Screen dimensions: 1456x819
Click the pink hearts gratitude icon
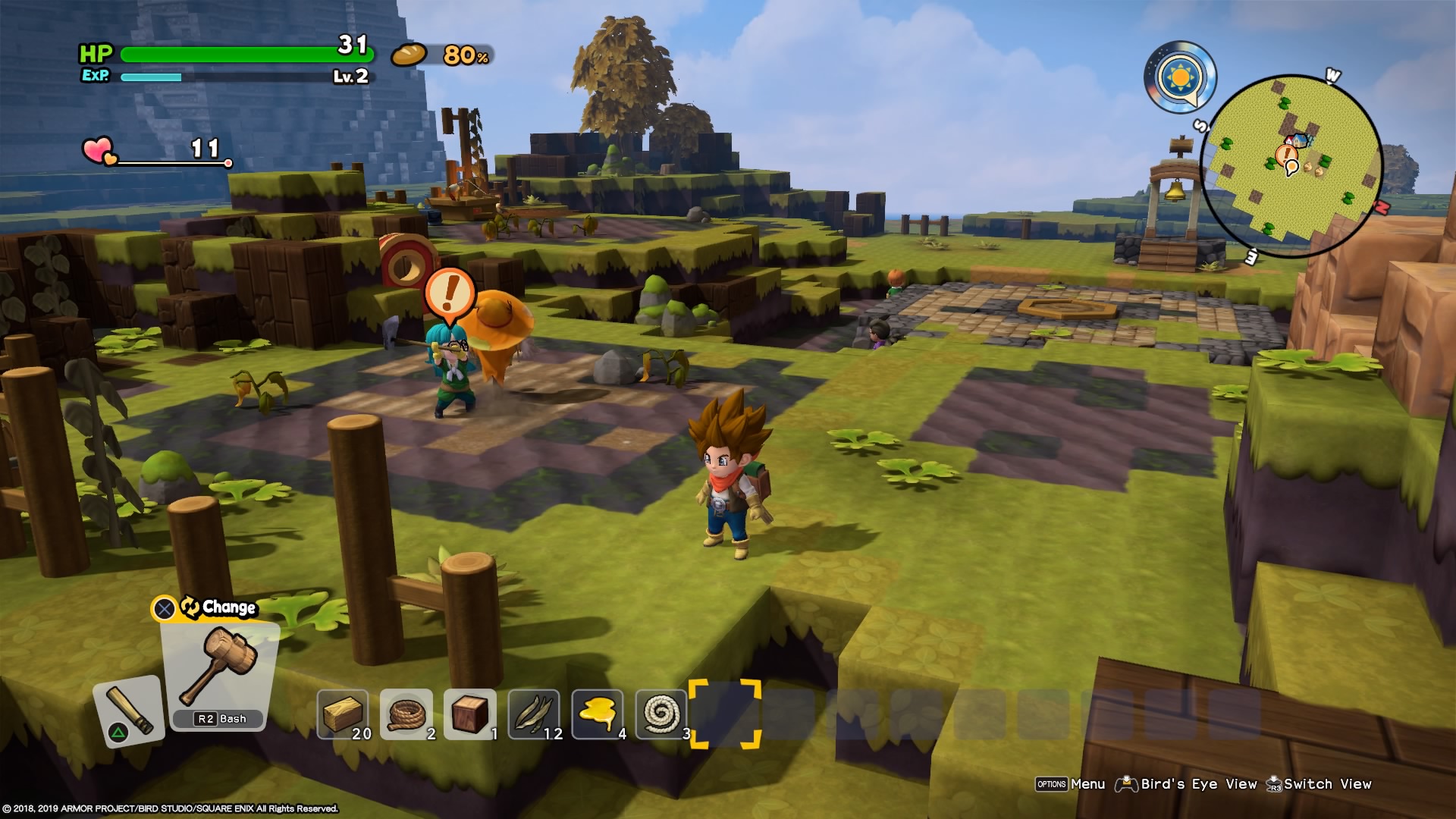pos(99,151)
